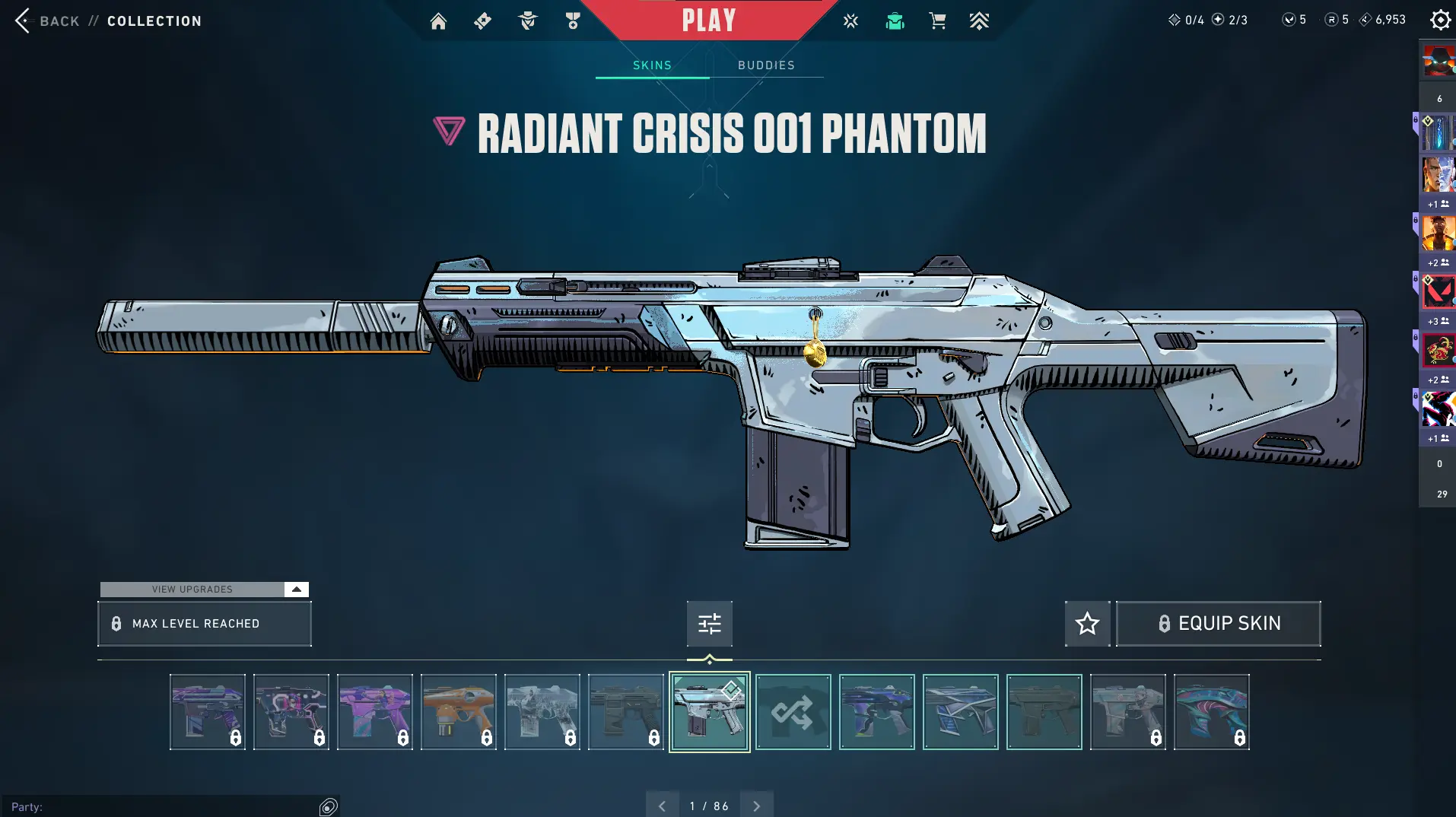The width and height of the screenshot is (1456, 817).
Task: Choose the random shuffle skin tile
Action: (x=793, y=712)
